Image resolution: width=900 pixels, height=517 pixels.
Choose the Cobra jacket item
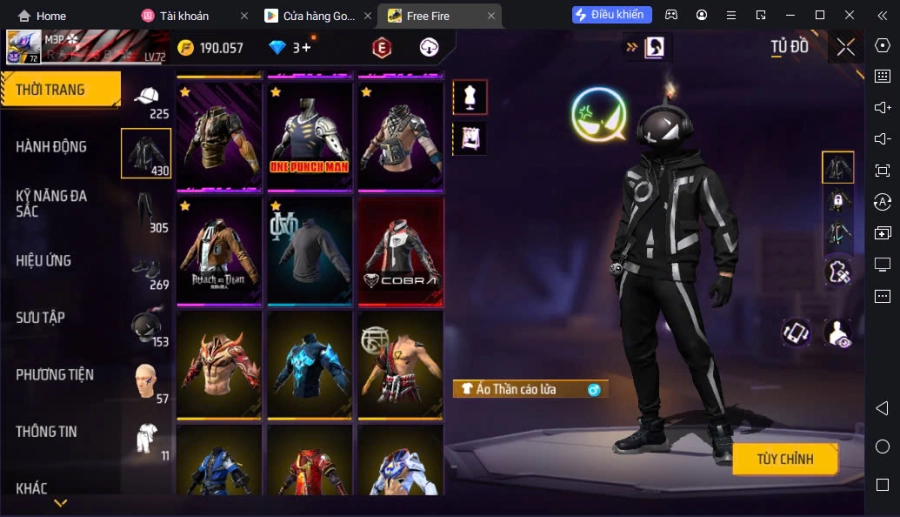pyautogui.click(x=400, y=250)
